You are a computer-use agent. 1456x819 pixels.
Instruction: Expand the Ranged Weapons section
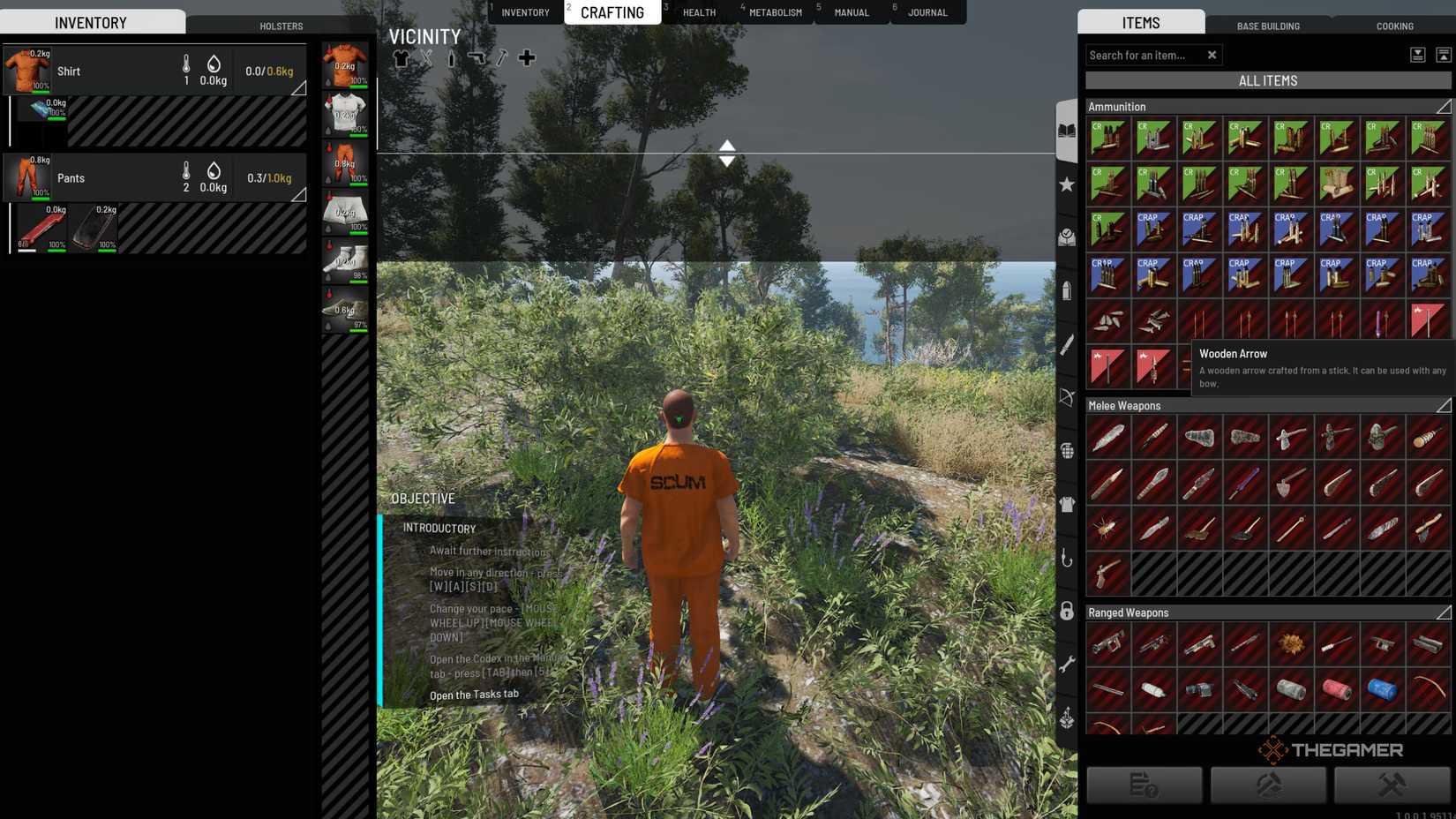point(1445,612)
